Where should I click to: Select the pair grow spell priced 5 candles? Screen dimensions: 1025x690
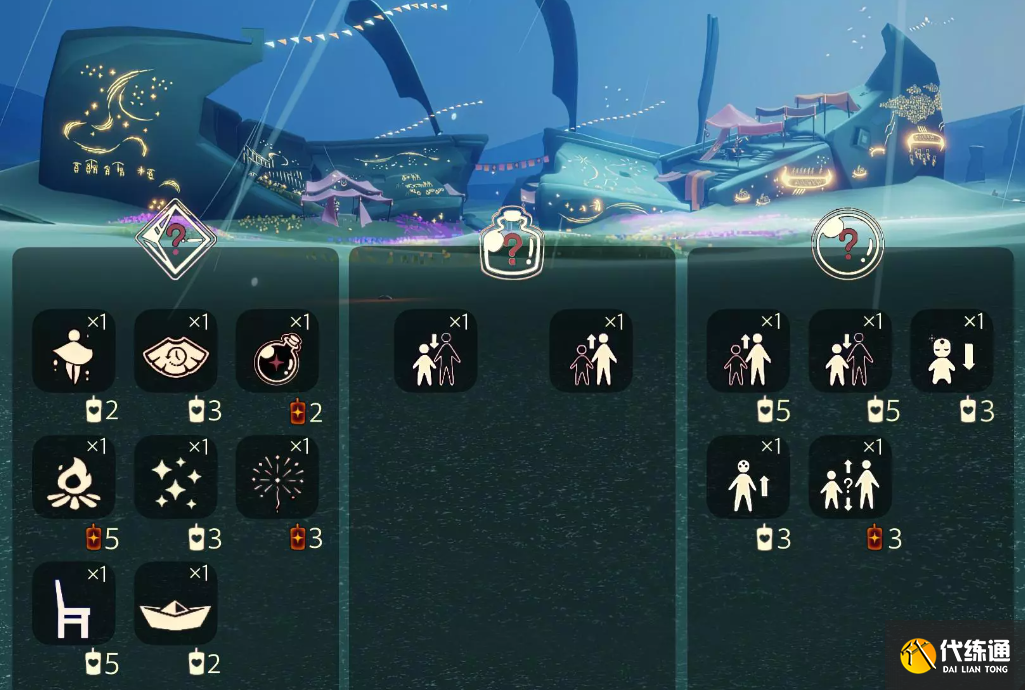pos(748,351)
